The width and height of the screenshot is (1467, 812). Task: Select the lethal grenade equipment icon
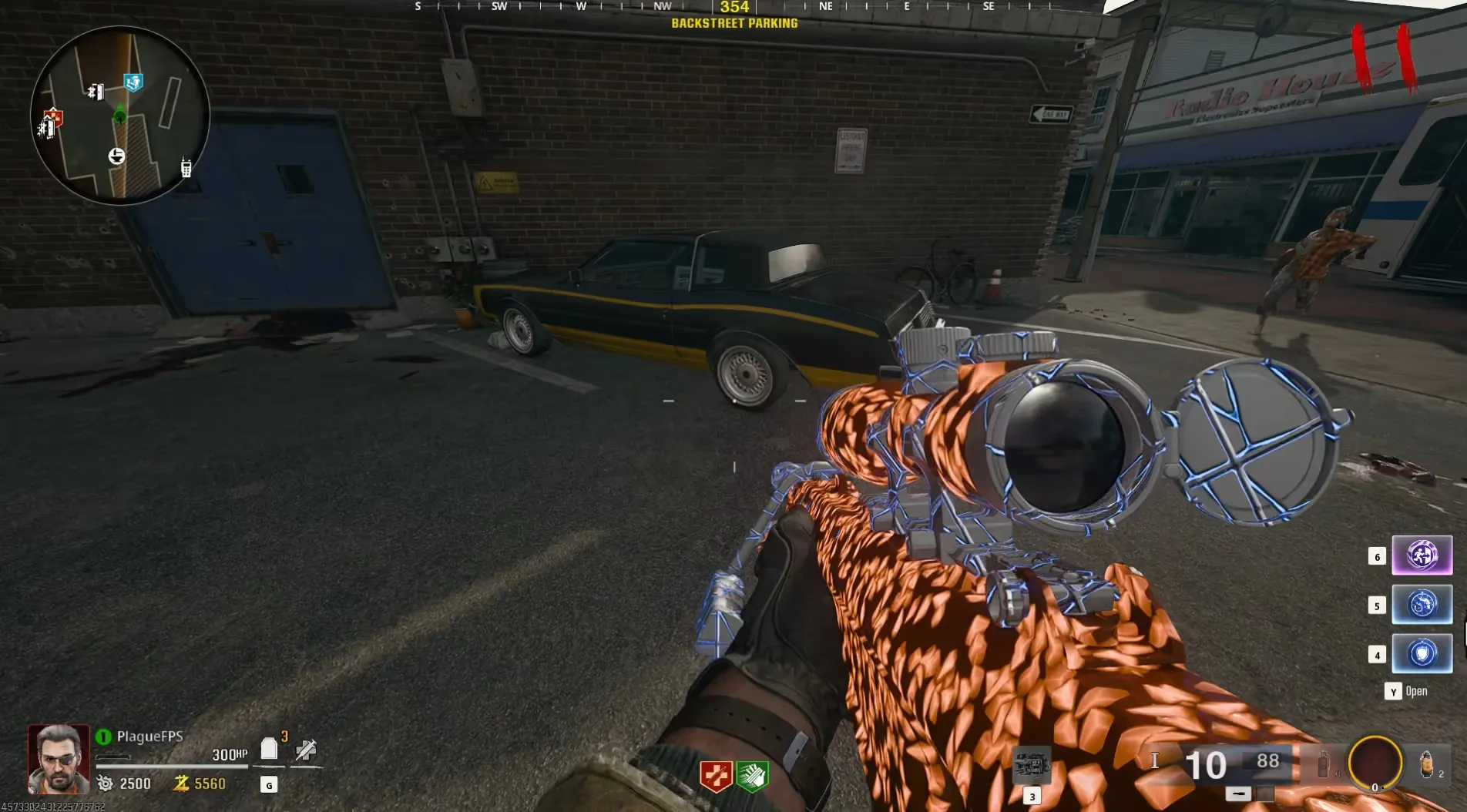tap(1426, 764)
